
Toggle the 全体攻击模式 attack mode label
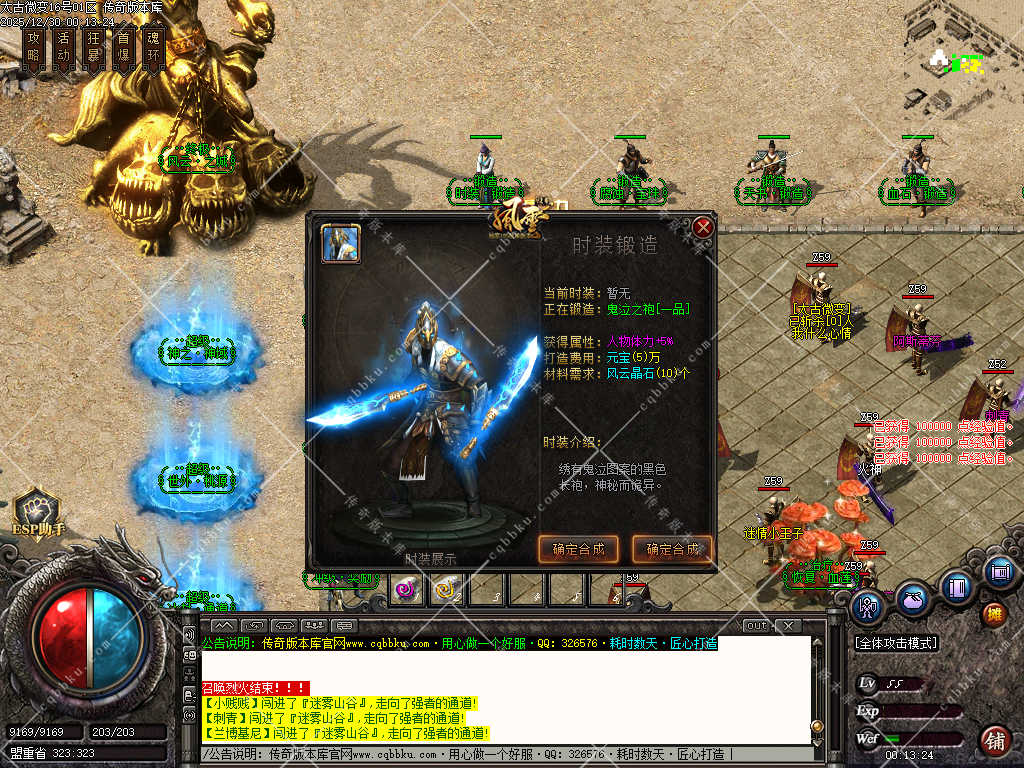(x=894, y=643)
